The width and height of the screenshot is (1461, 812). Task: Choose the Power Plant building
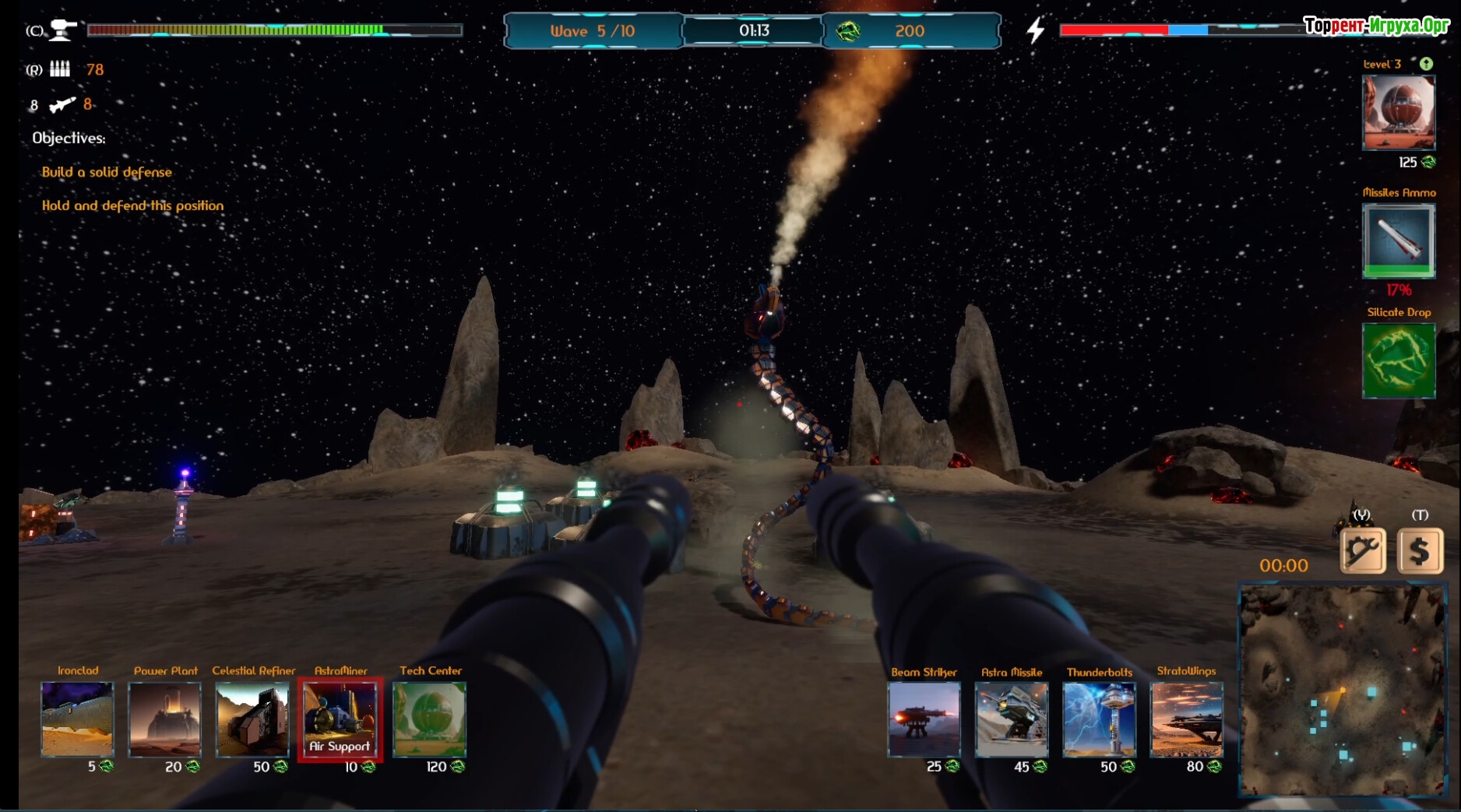tap(164, 719)
